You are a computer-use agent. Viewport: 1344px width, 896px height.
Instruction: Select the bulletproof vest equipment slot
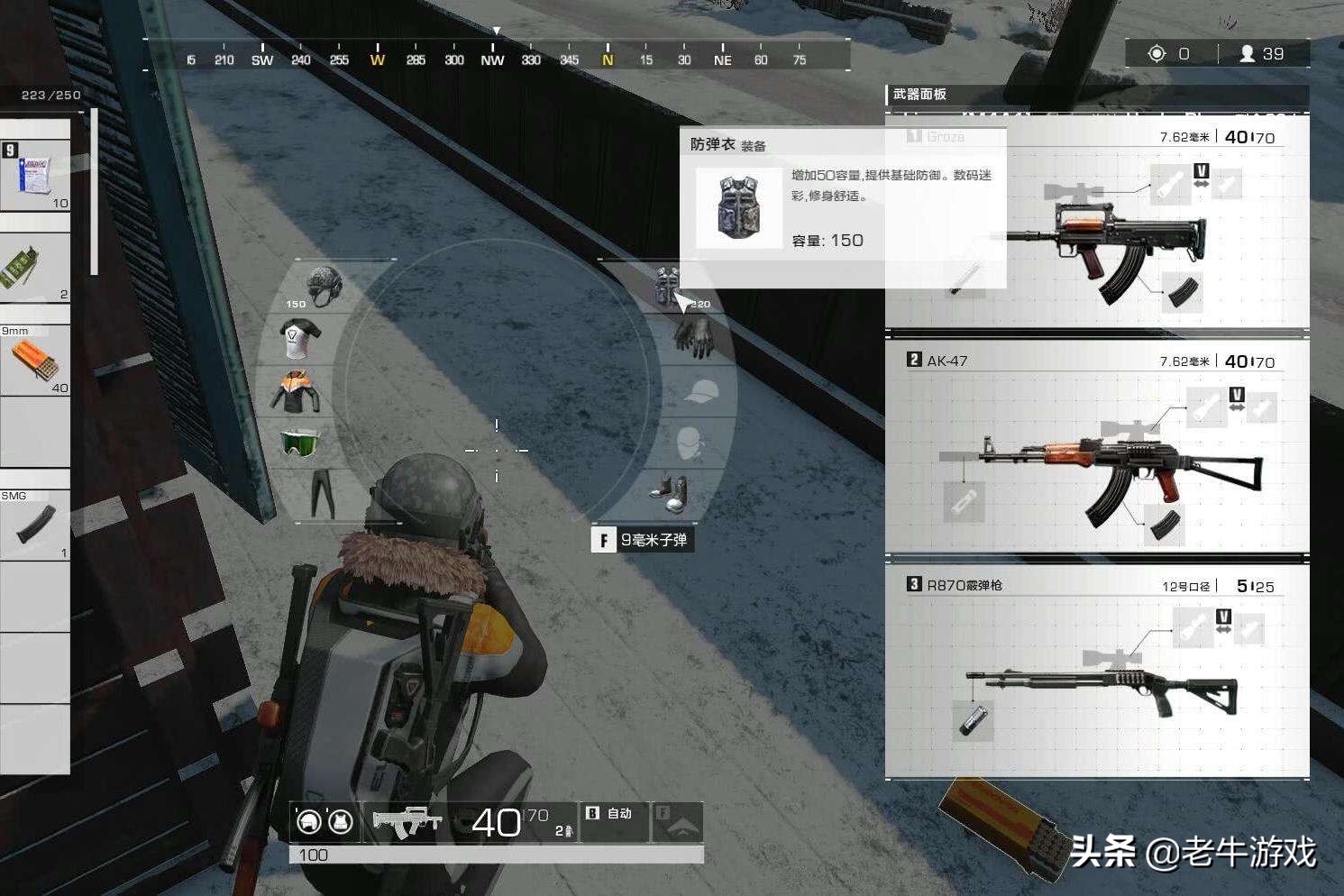pos(665,286)
